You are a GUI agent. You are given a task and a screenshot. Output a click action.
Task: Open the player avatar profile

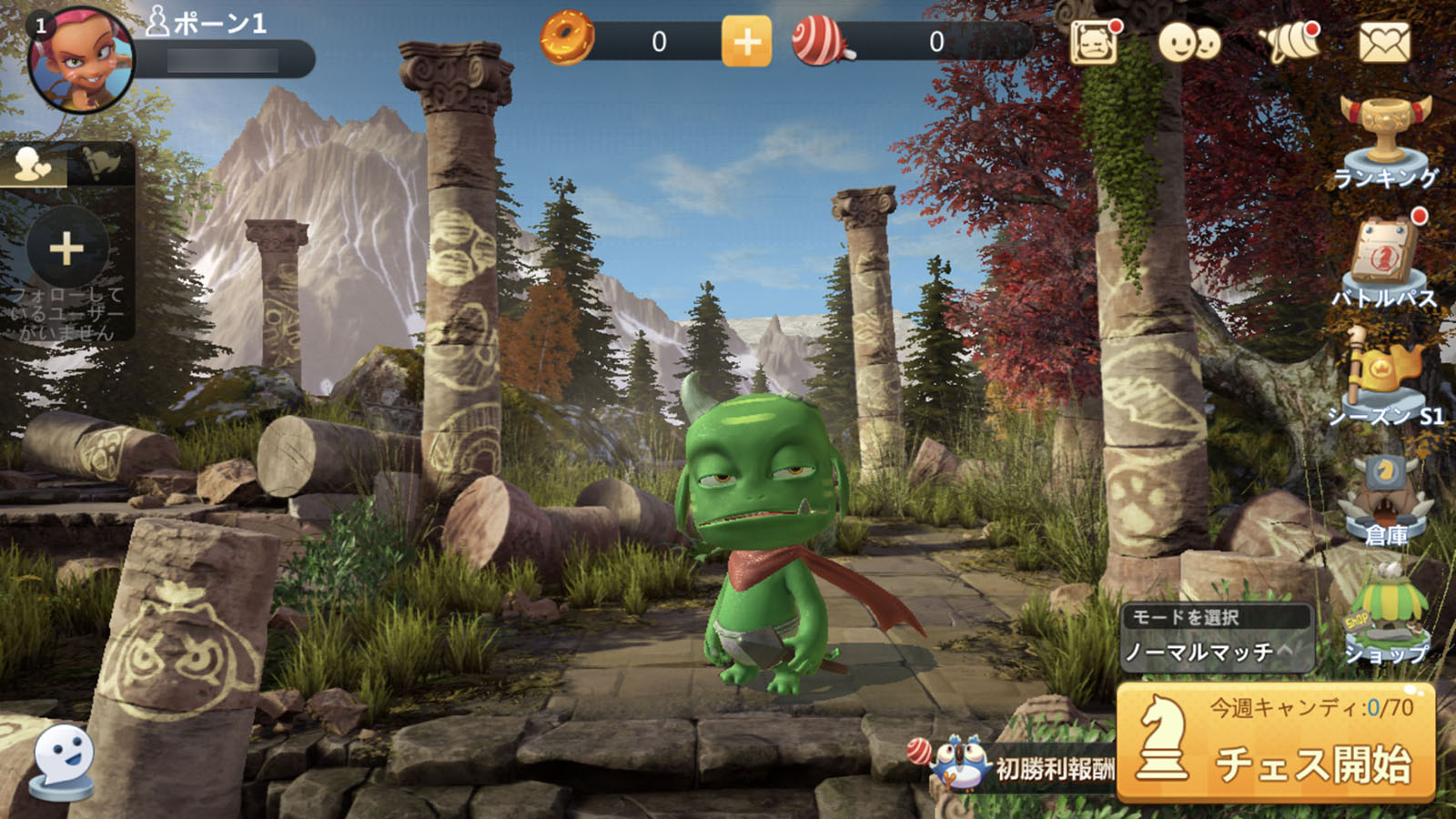coord(80,62)
